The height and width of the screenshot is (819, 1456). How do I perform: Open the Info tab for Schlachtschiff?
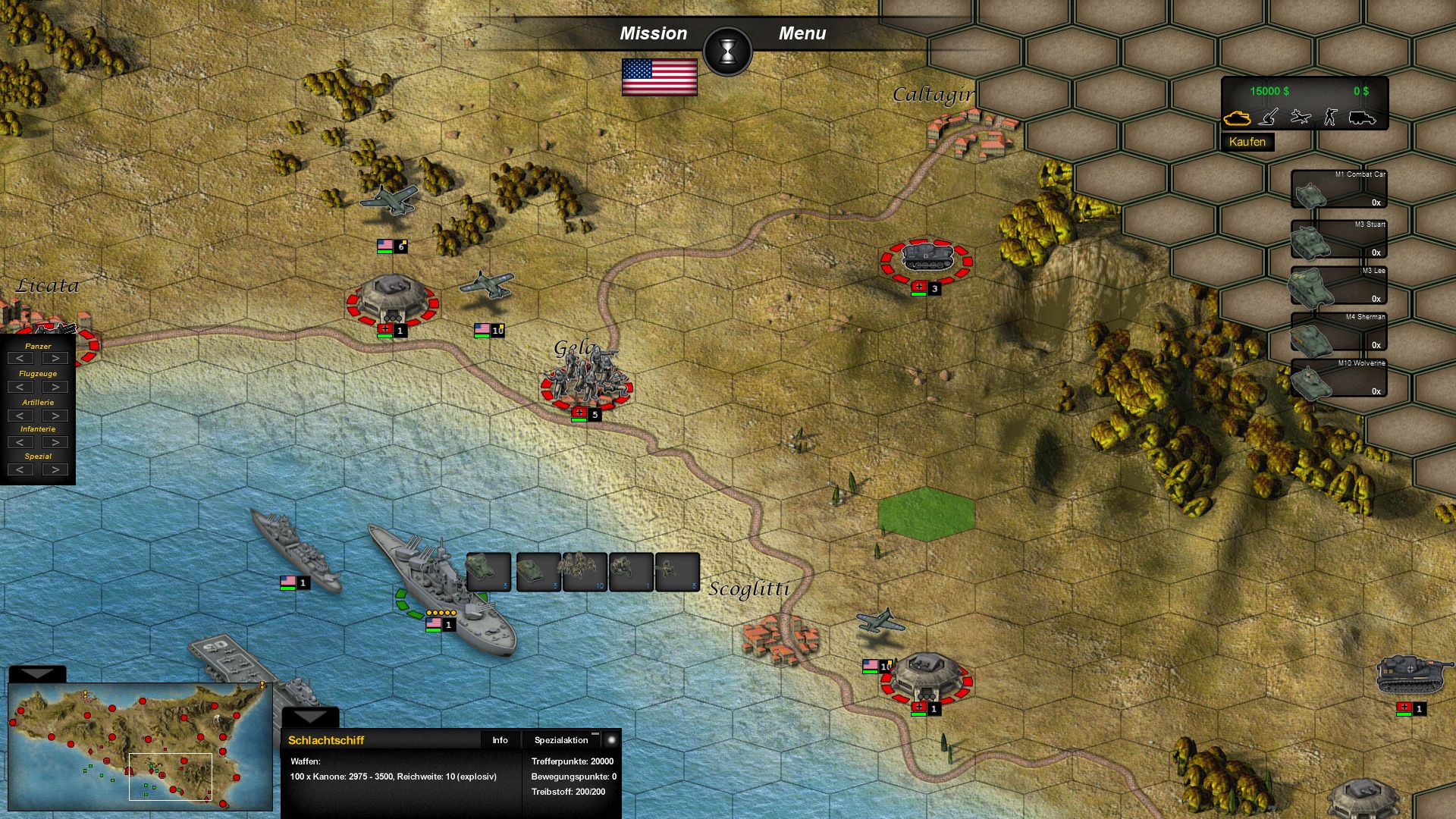pos(500,740)
